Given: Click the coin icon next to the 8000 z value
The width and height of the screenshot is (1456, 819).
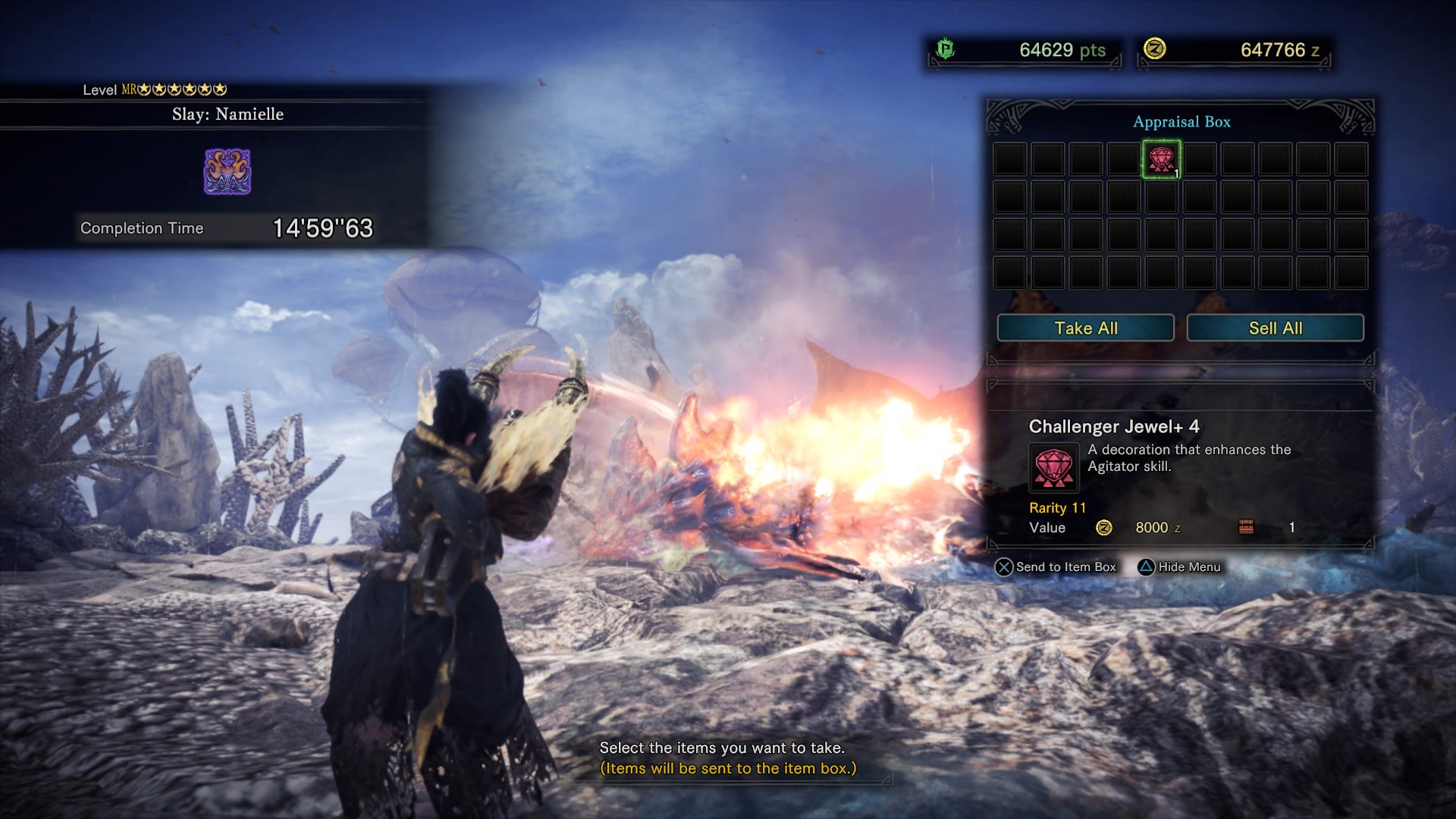Looking at the screenshot, I should [1104, 528].
